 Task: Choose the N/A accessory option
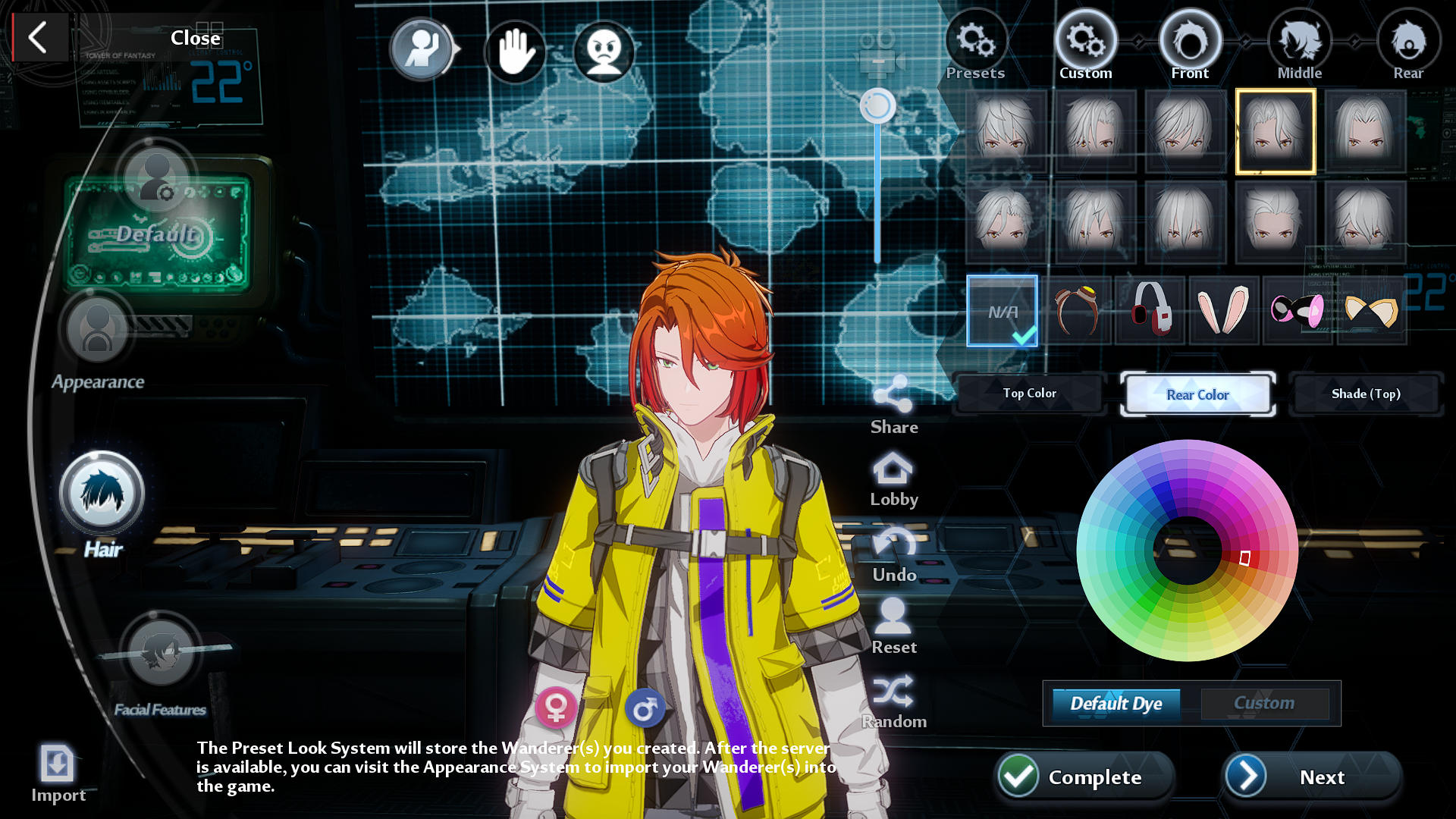(x=1002, y=311)
